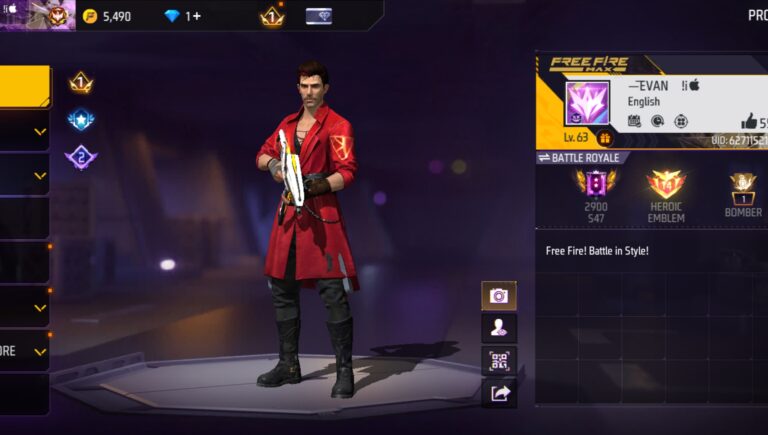Open the purple avatar portrait
Image resolution: width=768 pixels, height=435 pixels.
point(586,103)
